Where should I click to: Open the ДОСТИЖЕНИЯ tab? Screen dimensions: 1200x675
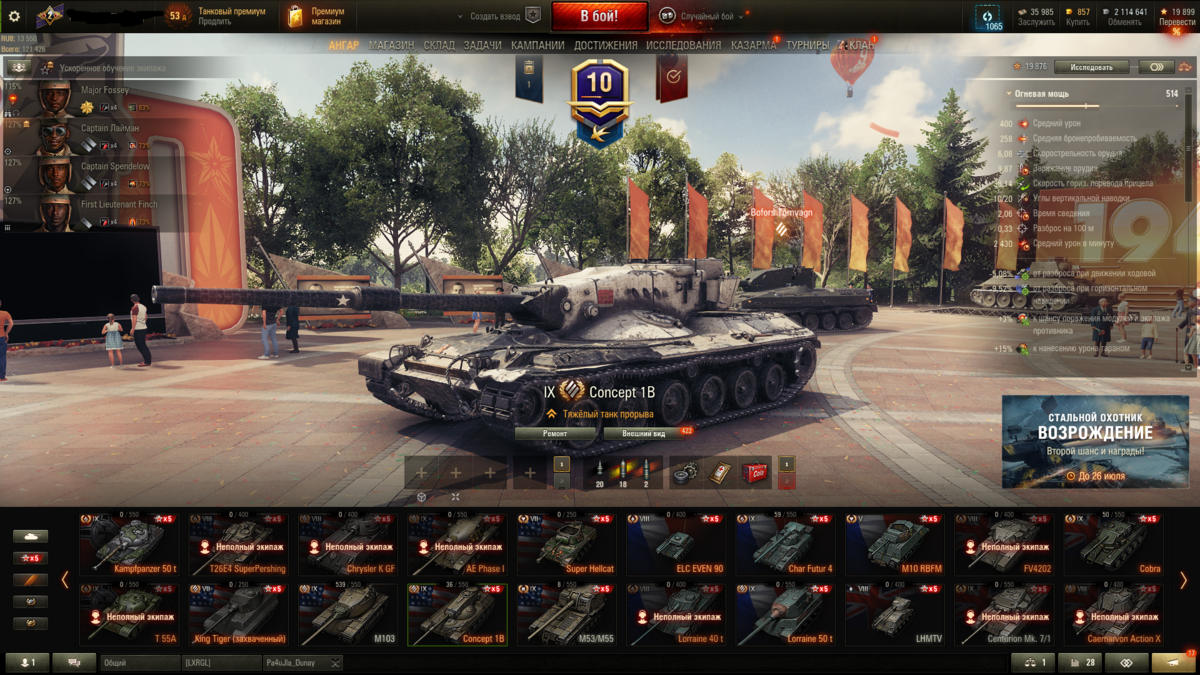tap(606, 45)
